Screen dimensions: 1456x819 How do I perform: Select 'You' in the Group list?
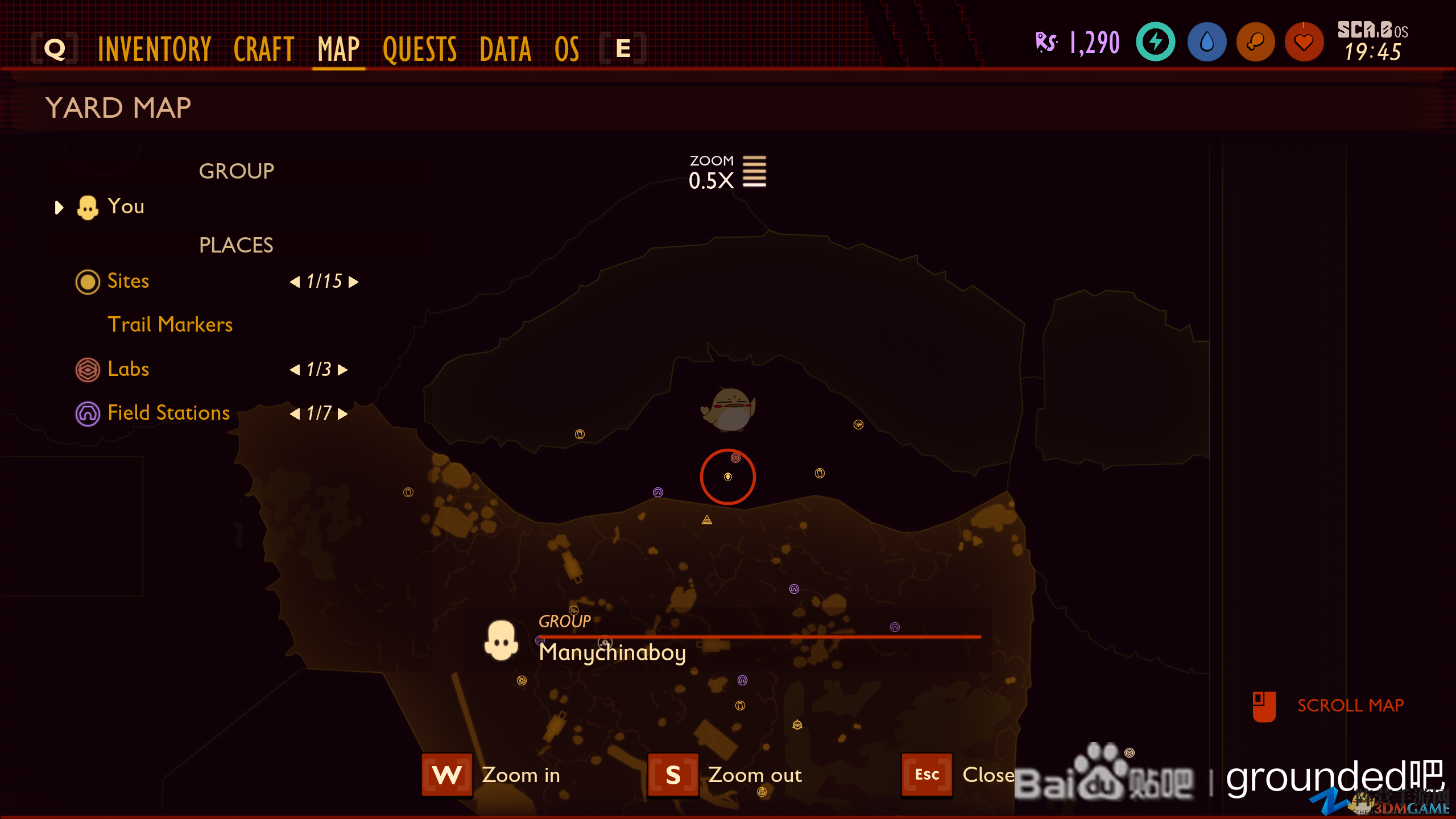126,206
